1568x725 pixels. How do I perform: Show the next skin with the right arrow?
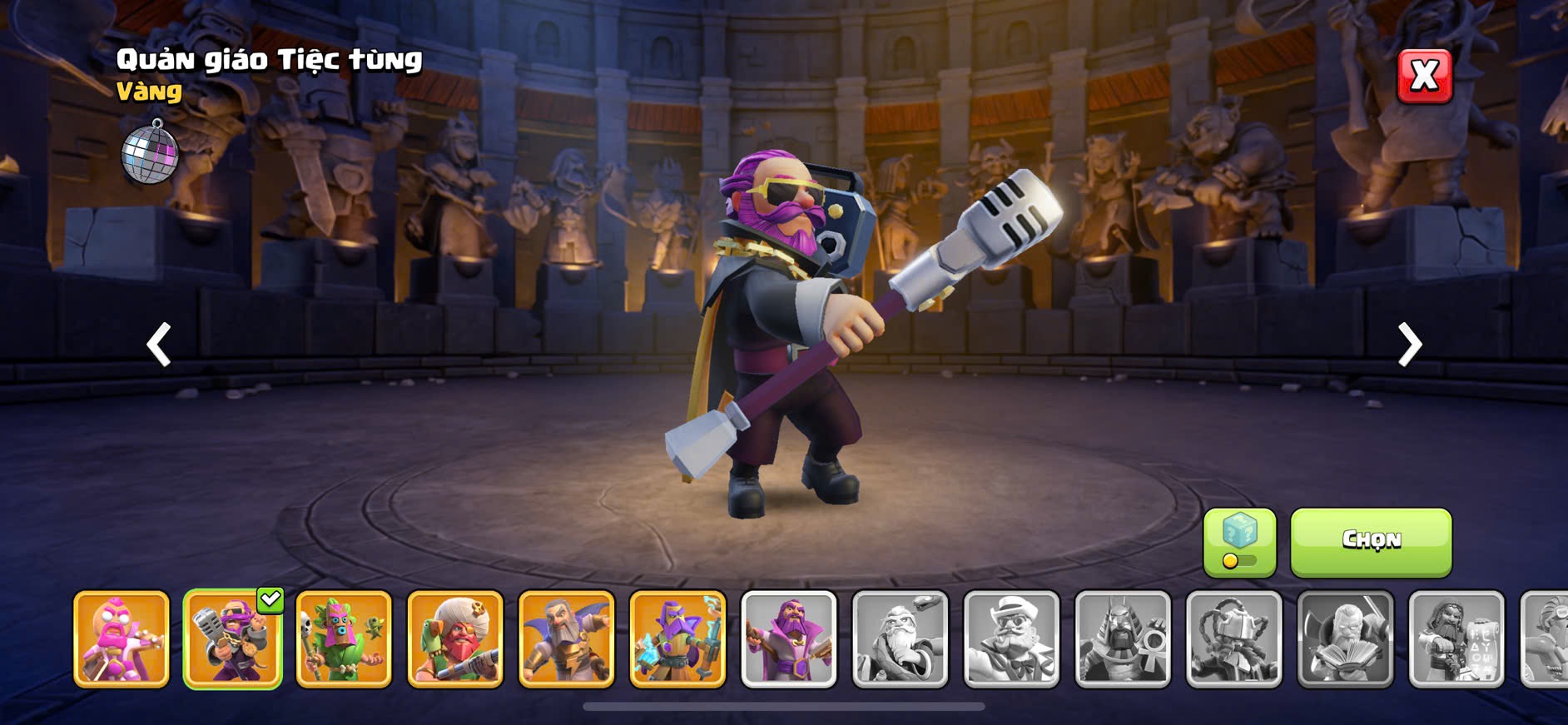1409,345
